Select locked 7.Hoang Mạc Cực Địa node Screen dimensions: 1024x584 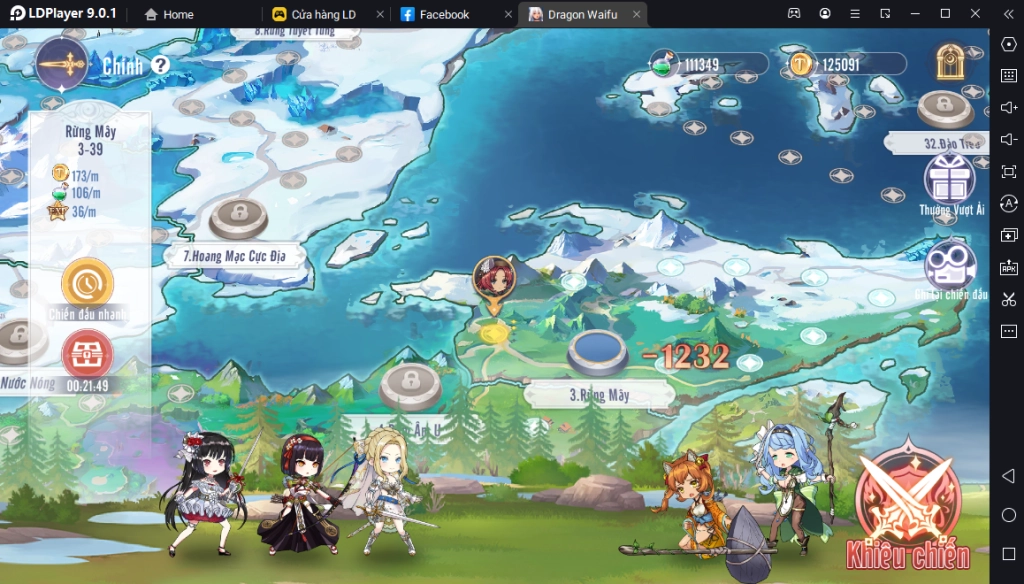tap(238, 217)
